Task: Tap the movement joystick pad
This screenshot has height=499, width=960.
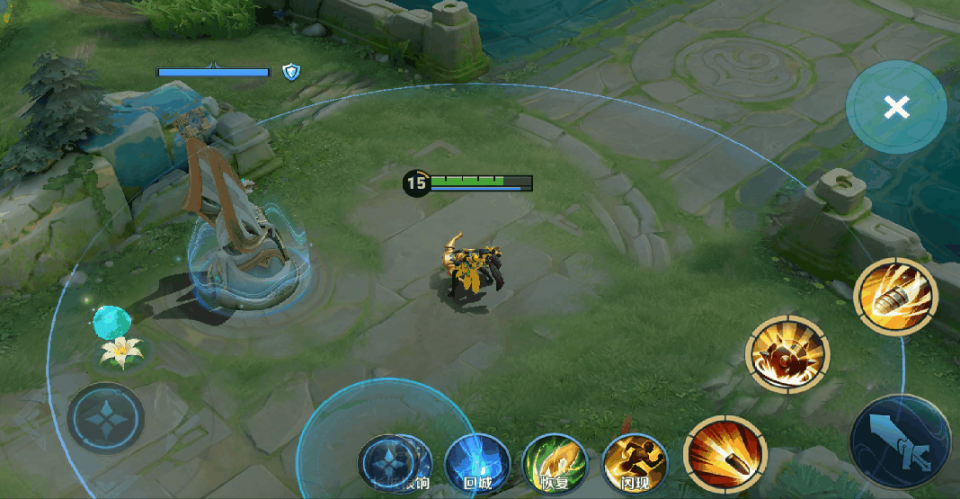Action: pos(106,418)
